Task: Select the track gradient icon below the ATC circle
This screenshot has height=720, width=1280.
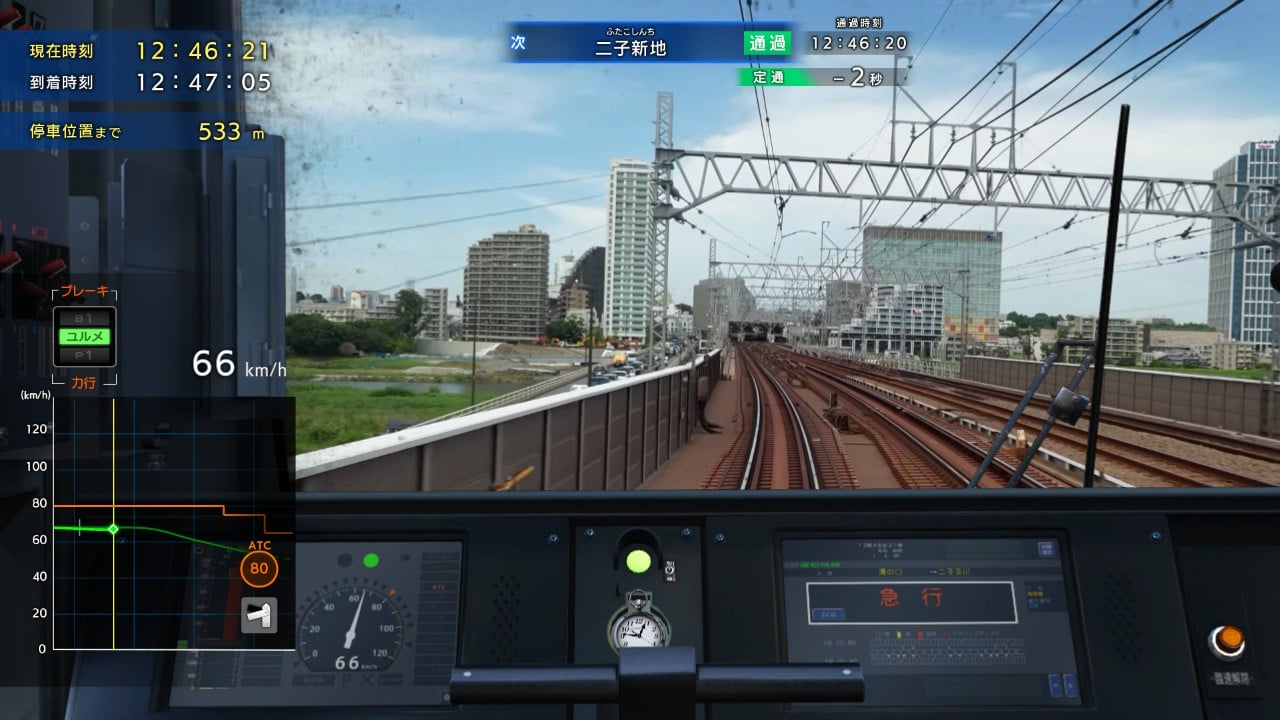Action: pyautogui.click(x=258, y=614)
